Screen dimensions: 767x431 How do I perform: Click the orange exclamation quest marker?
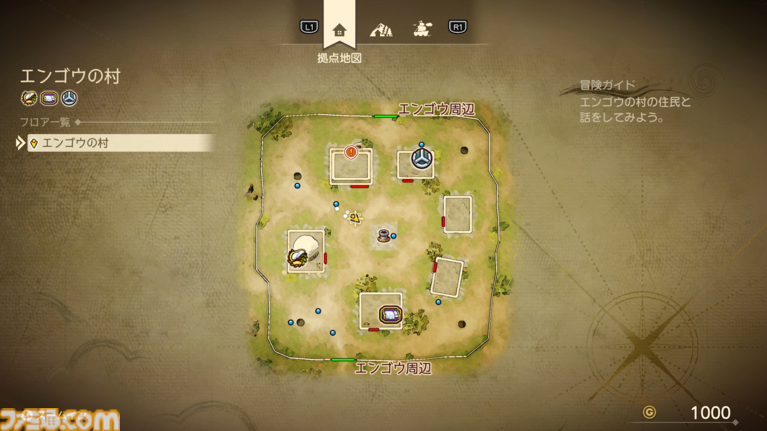[351, 153]
